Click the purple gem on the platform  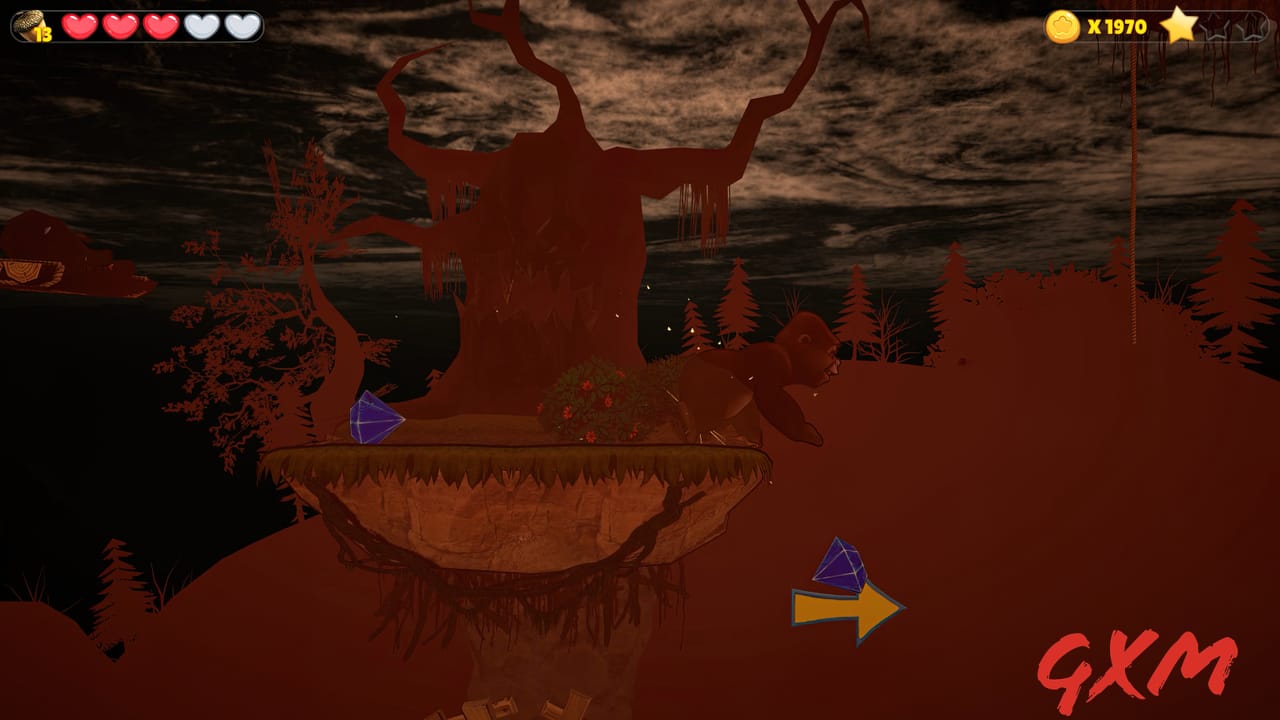373,415
